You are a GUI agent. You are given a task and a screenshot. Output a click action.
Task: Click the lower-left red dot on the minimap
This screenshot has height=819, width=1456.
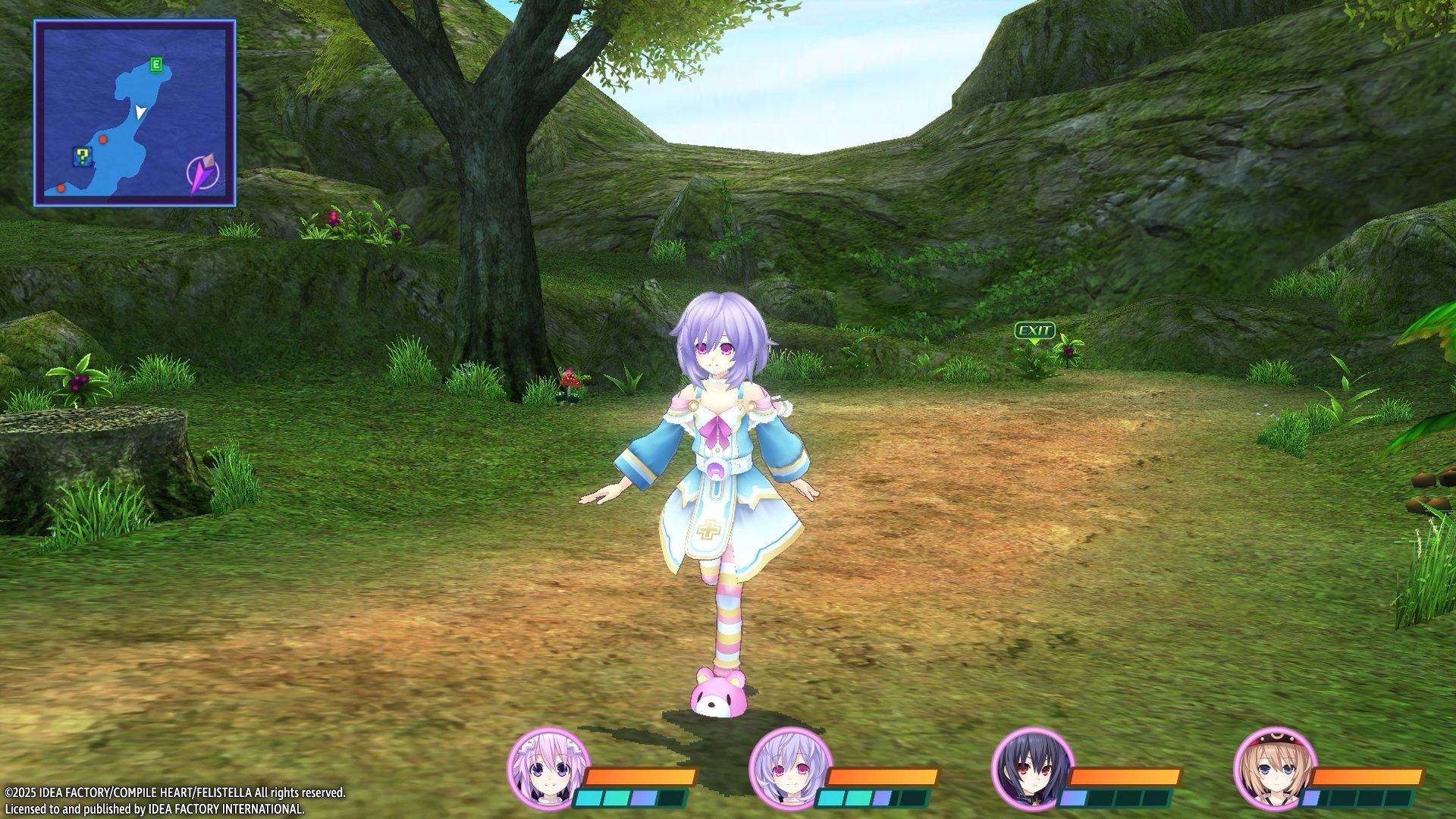[x=61, y=190]
